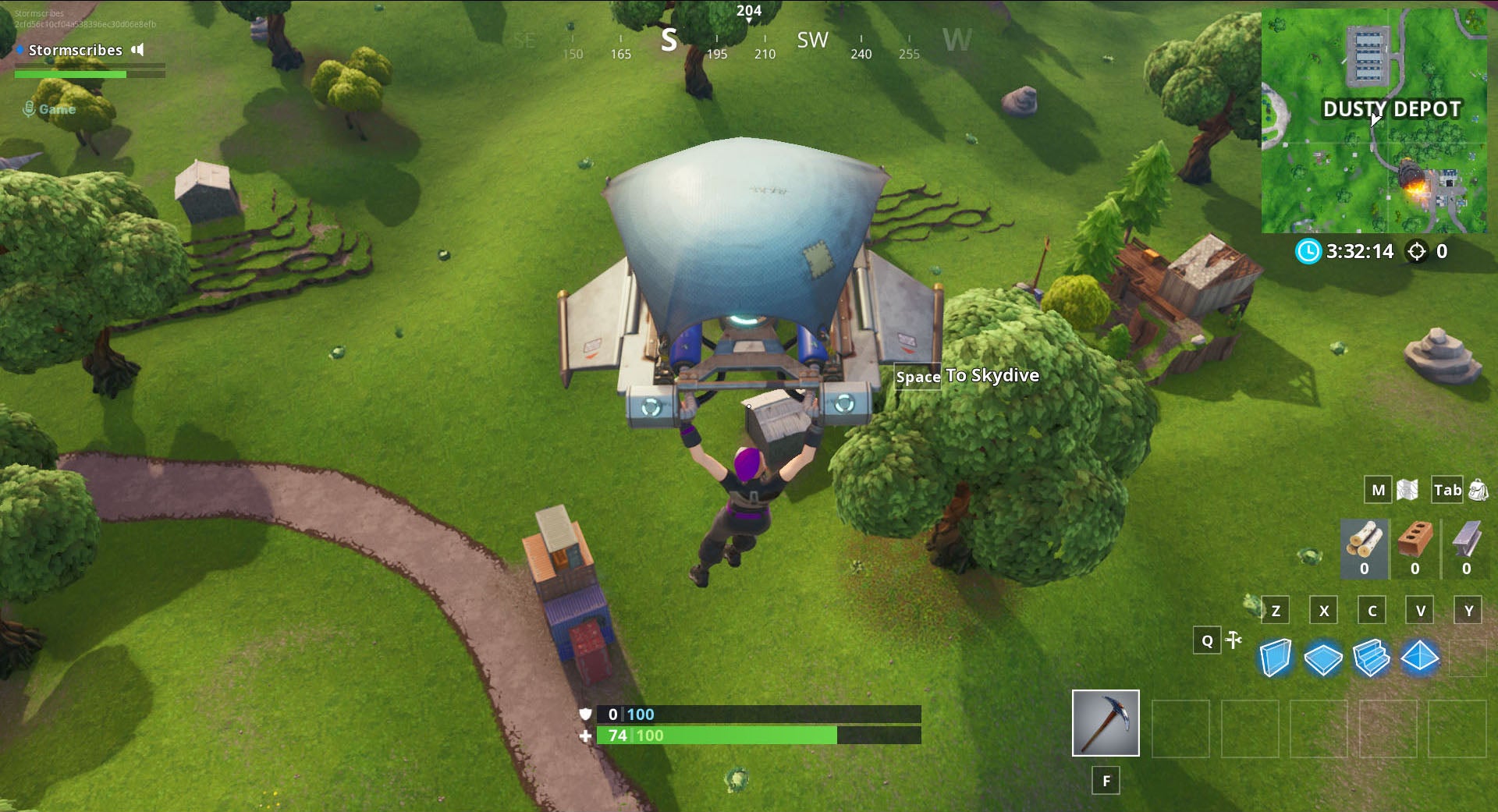Select the roof building piece icon
Viewport: 1498px width, 812px height.
1422,658
